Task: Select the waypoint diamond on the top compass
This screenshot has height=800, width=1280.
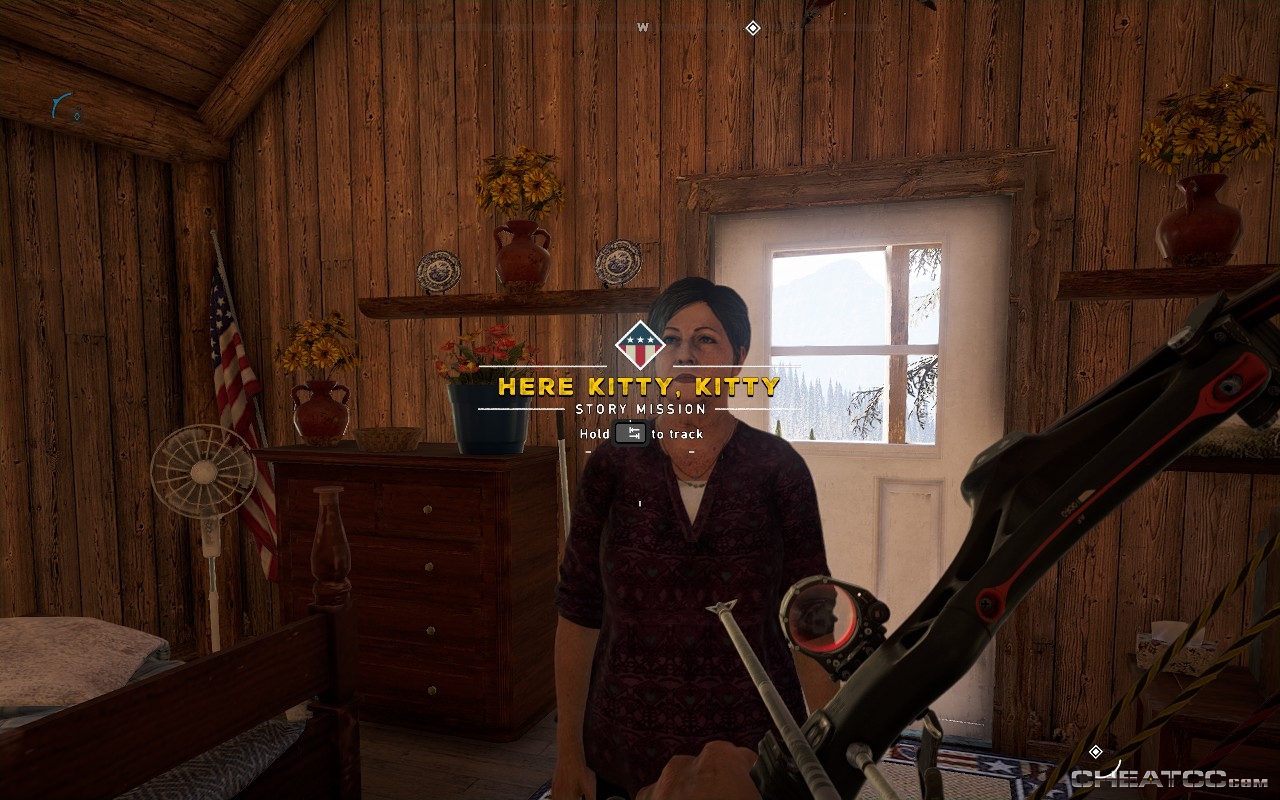Action: [x=753, y=29]
